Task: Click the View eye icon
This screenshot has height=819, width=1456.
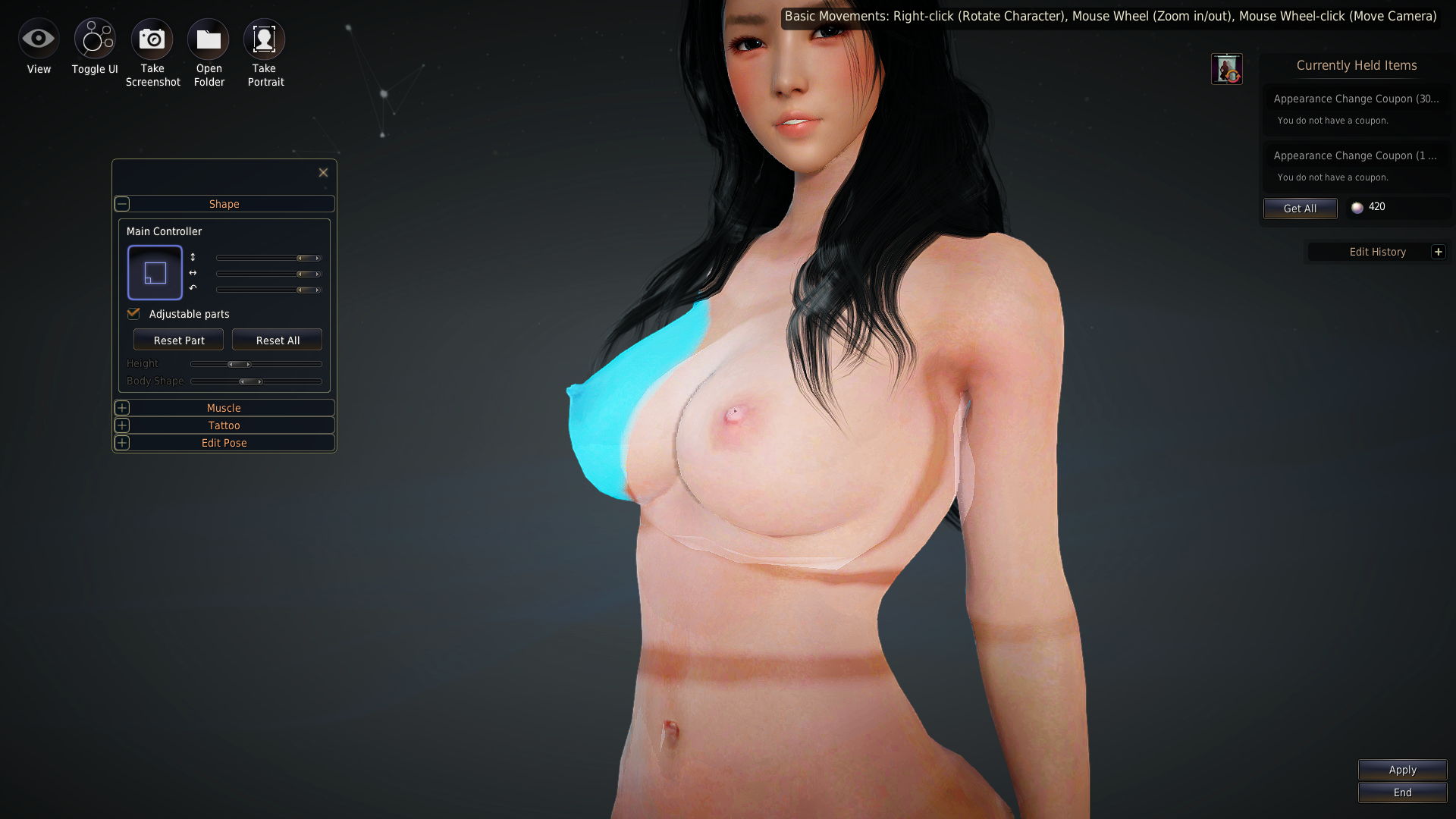Action: (x=39, y=38)
